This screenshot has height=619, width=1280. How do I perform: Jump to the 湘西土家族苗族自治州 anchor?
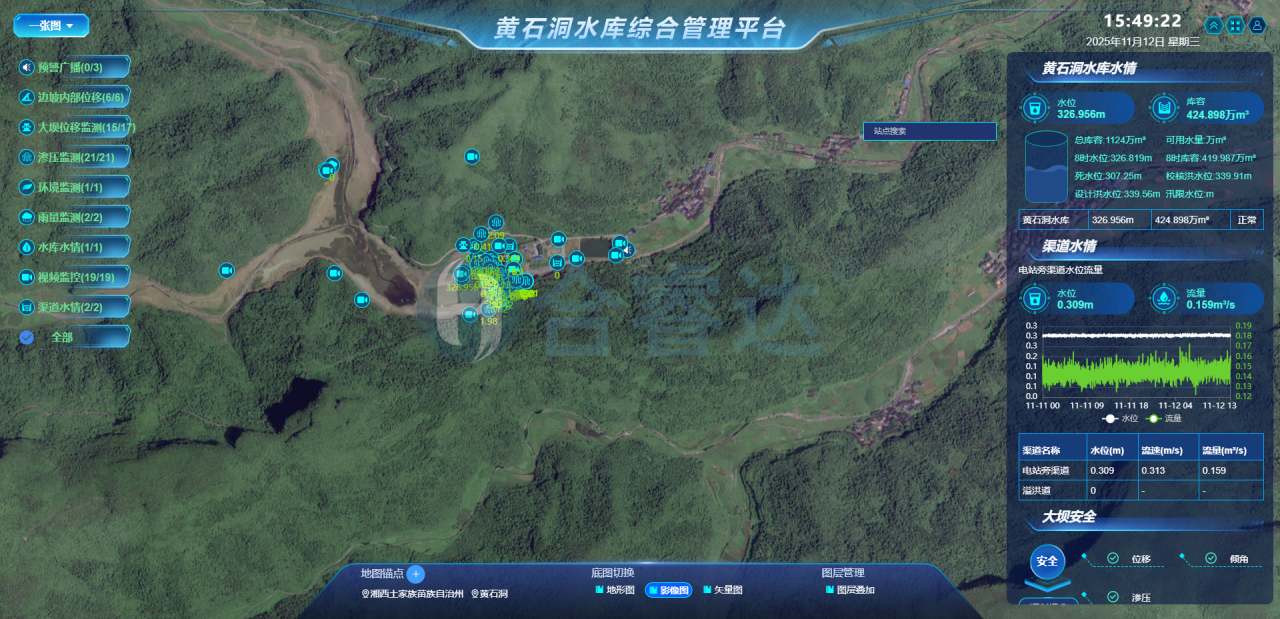click(412, 594)
